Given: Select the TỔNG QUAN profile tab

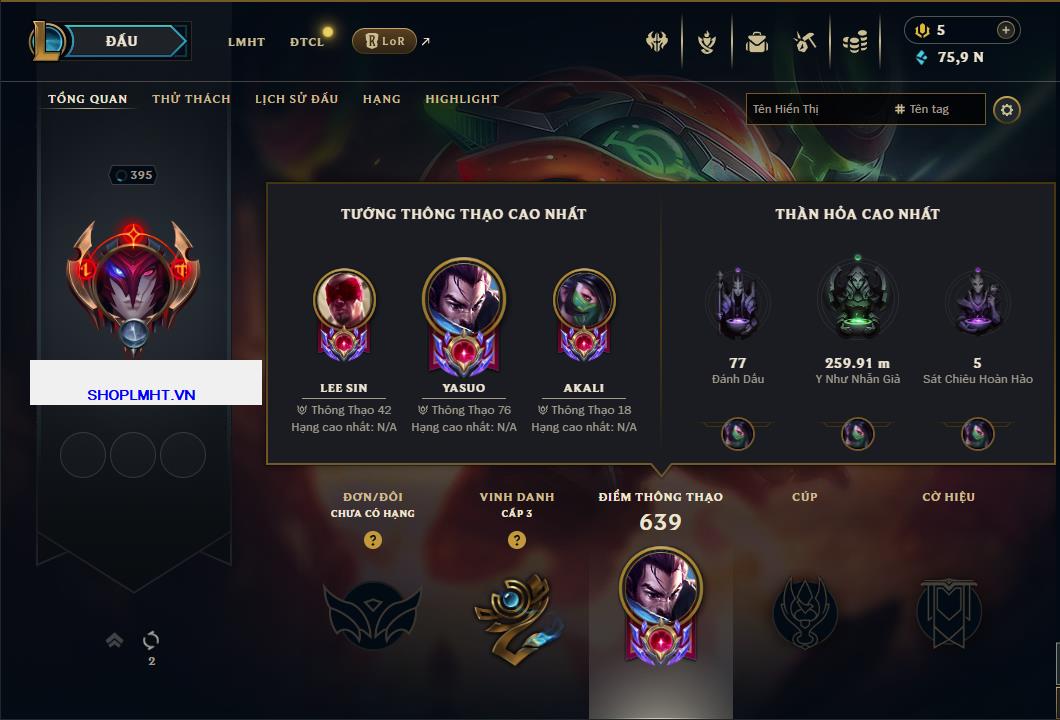Looking at the screenshot, I should [x=88, y=99].
